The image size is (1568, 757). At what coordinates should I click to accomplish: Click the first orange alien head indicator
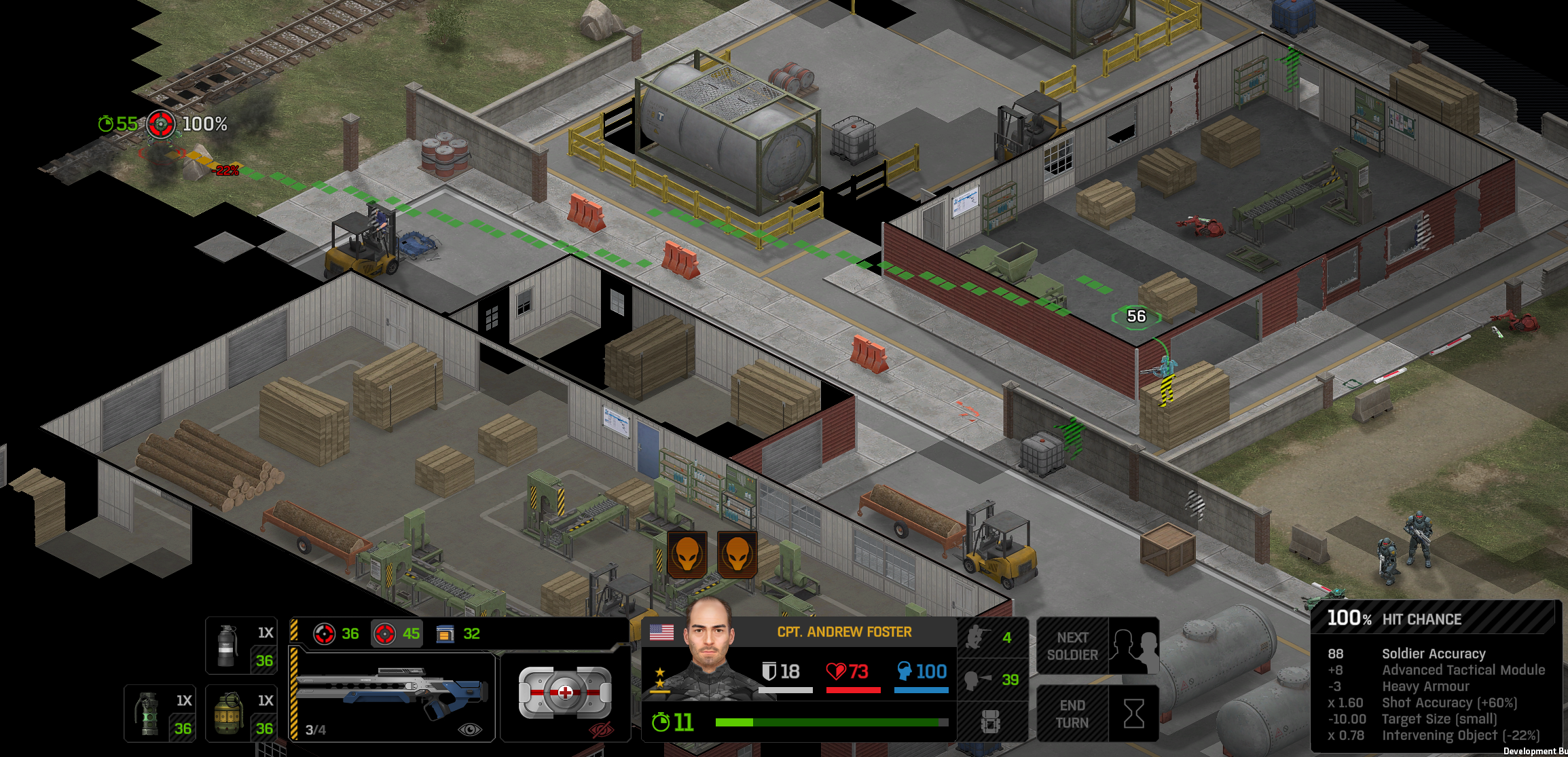click(687, 555)
